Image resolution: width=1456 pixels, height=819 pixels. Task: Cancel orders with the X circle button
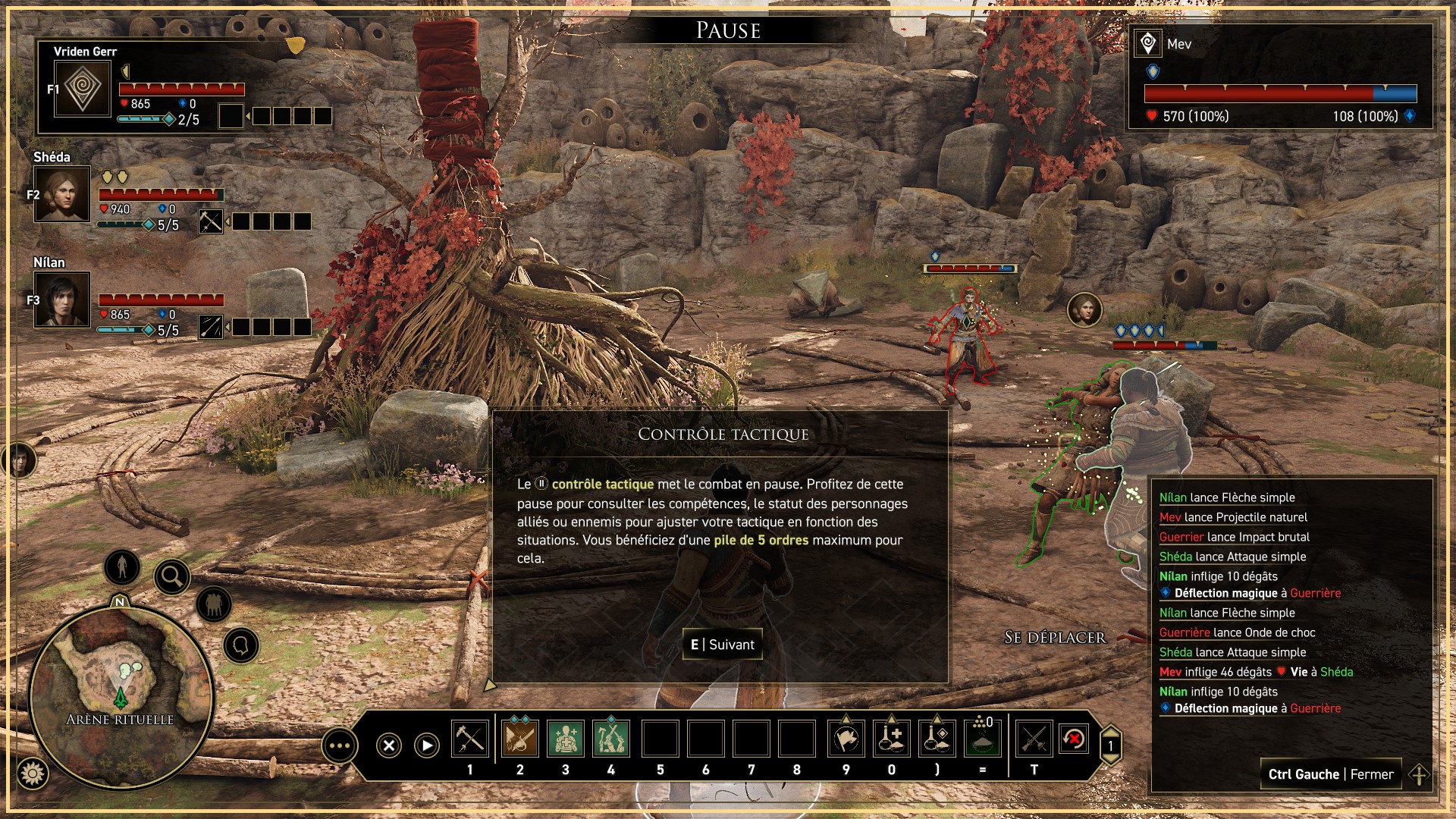[x=389, y=745]
